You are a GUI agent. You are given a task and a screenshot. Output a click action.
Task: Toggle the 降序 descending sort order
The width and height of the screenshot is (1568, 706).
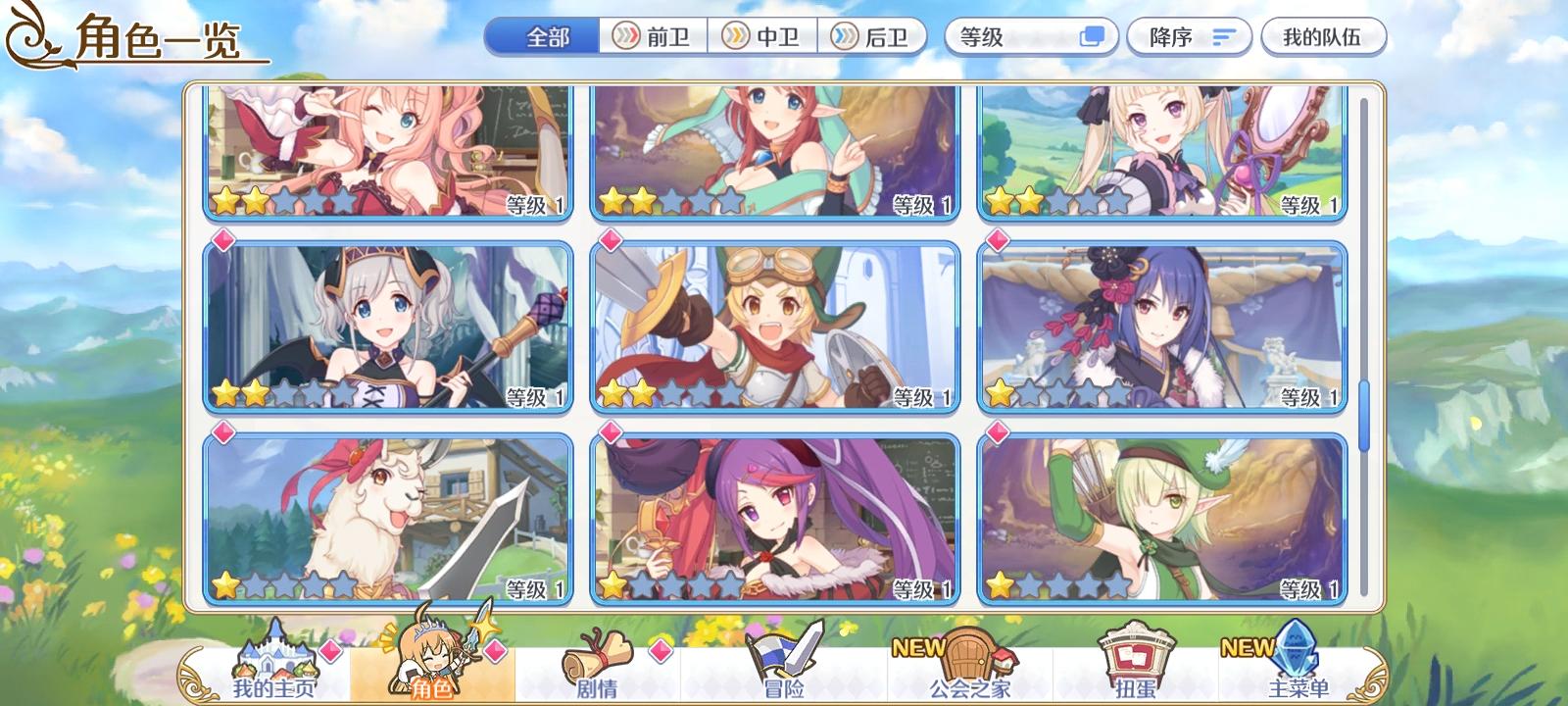click(x=1189, y=36)
